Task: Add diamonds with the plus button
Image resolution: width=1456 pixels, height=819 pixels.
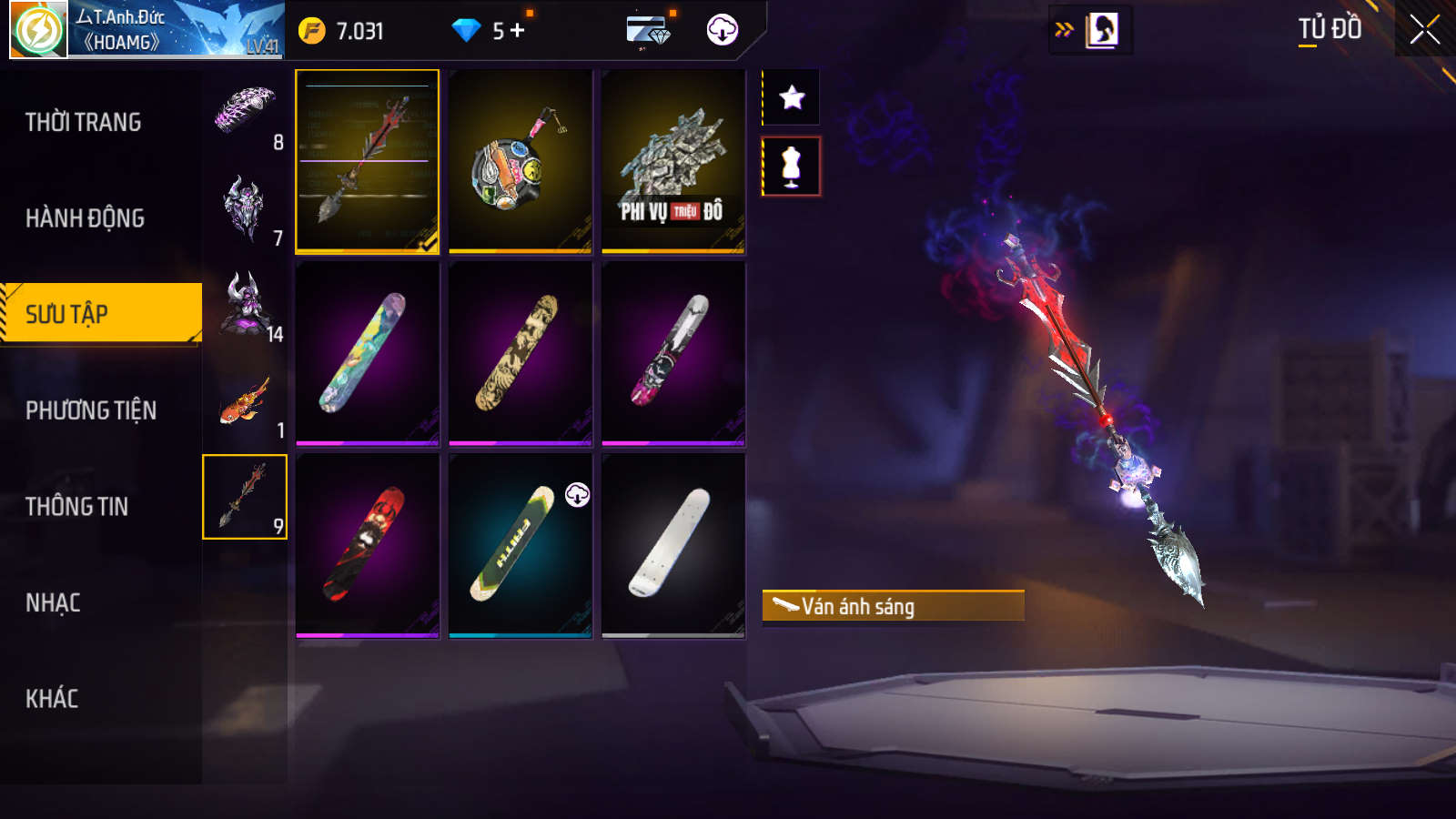Action: tap(518, 31)
